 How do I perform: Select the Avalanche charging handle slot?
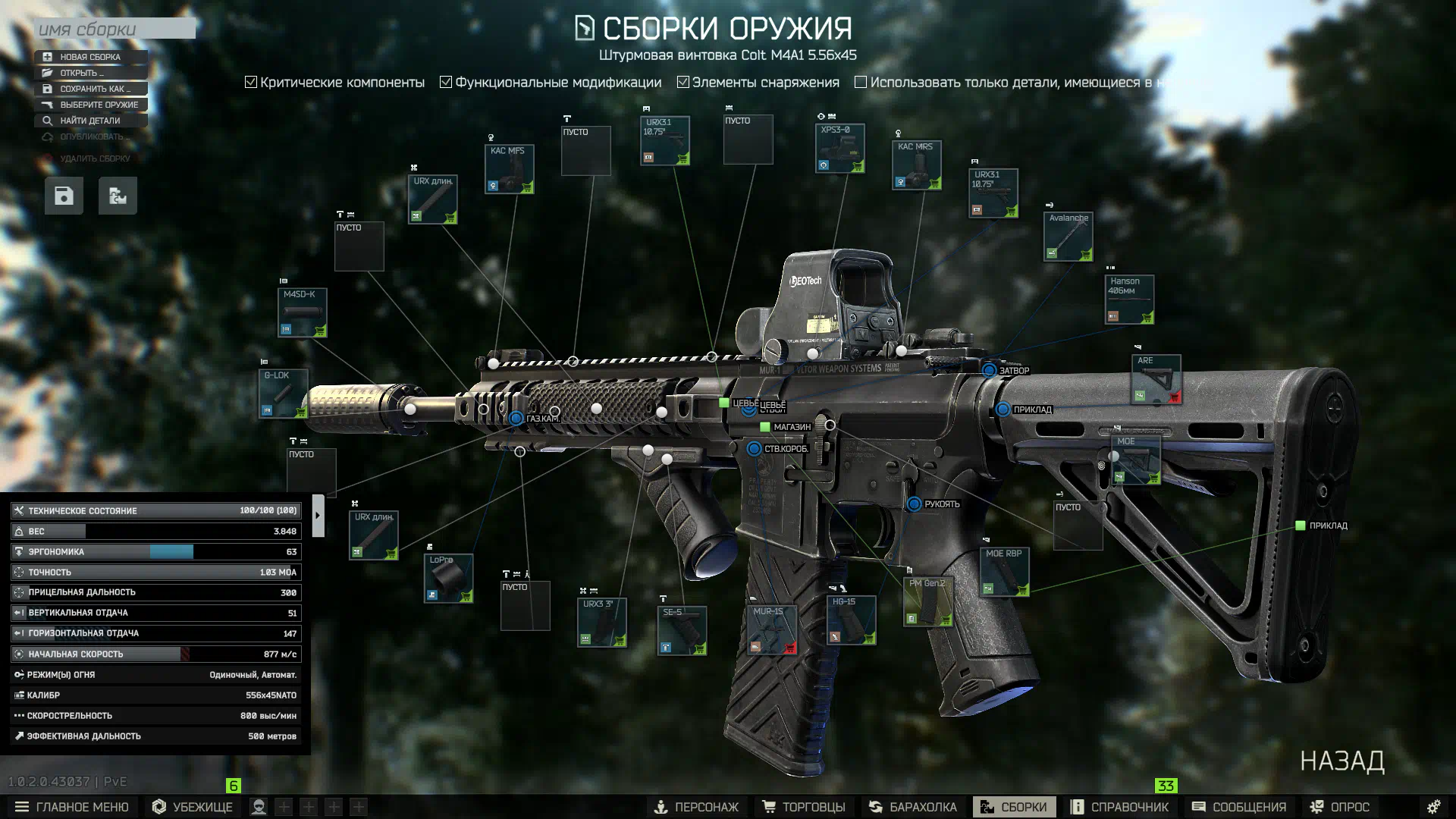(x=1068, y=236)
